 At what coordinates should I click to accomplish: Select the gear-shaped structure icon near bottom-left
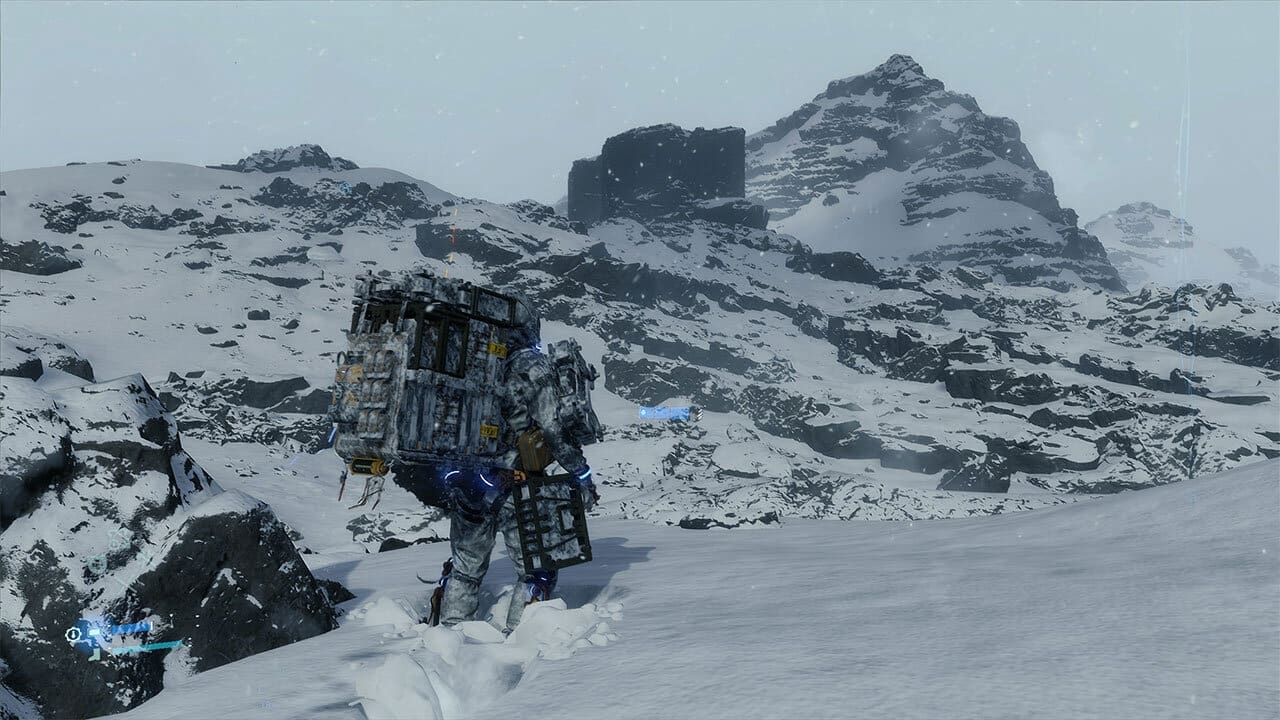[x=72, y=634]
